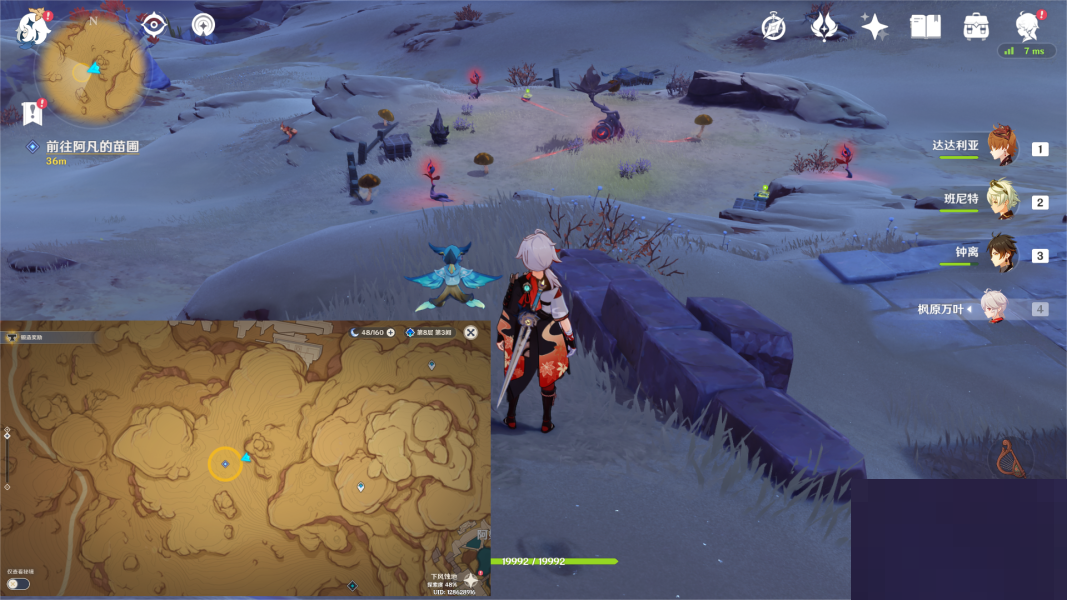Image resolution: width=1067 pixels, height=600 pixels.
Task: Switch to party member 班尼特
Action: pos(1001,202)
